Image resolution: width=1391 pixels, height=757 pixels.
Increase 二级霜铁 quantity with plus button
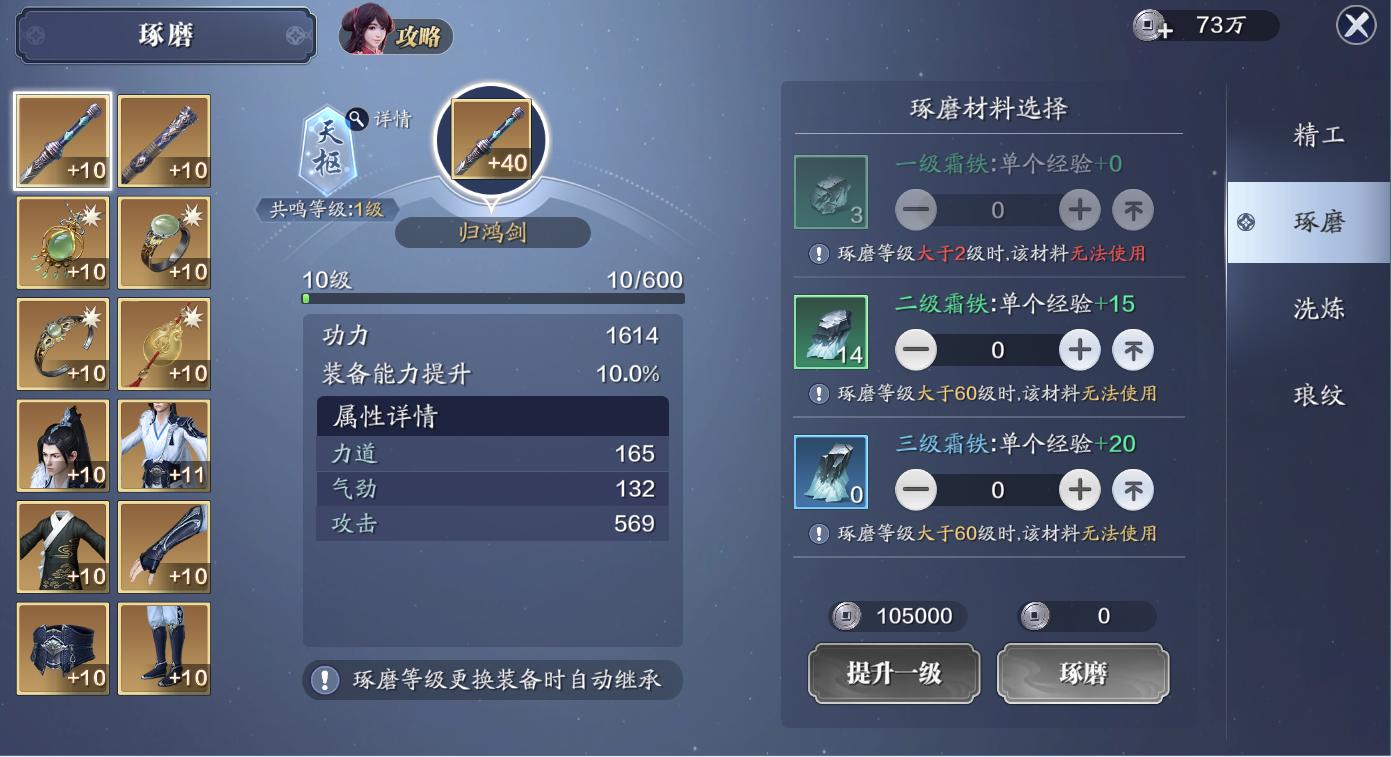click(1079, 350)
